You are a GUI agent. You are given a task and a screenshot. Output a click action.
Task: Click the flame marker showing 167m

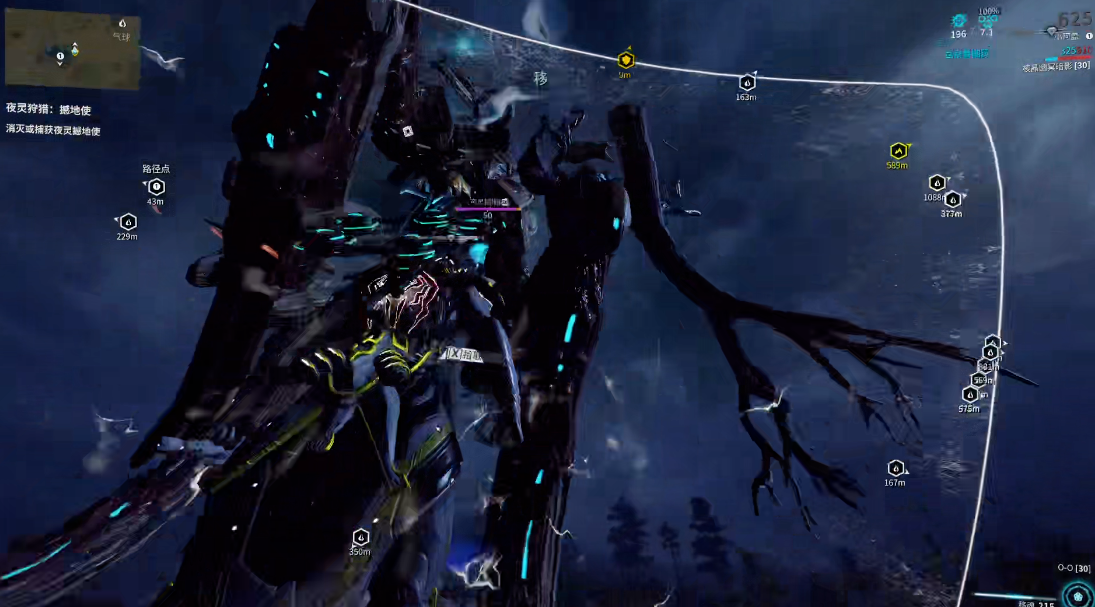895,468
